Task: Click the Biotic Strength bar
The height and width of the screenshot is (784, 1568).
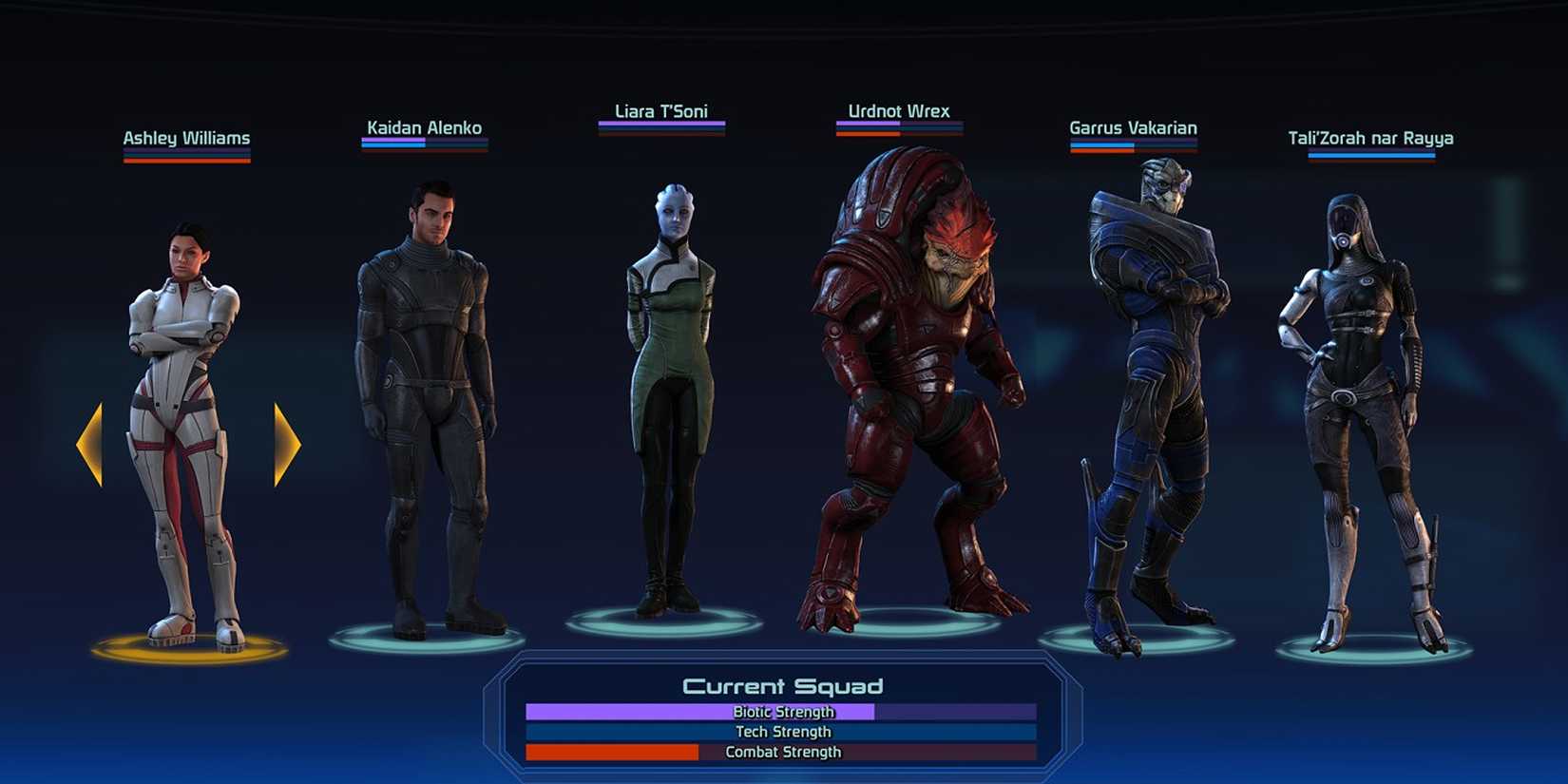Action: [781, 711]
